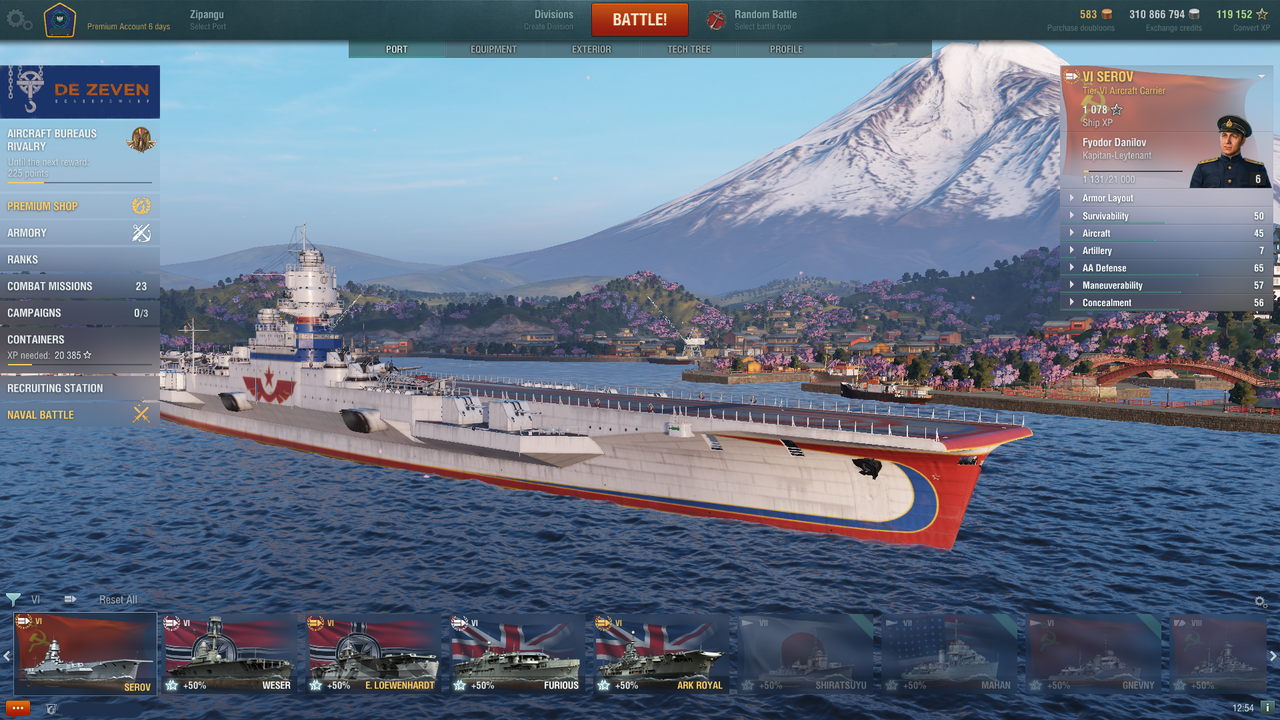1280x720 pixels.
Task: Switch to the Equipment tab
Action: tap(494, 49)
